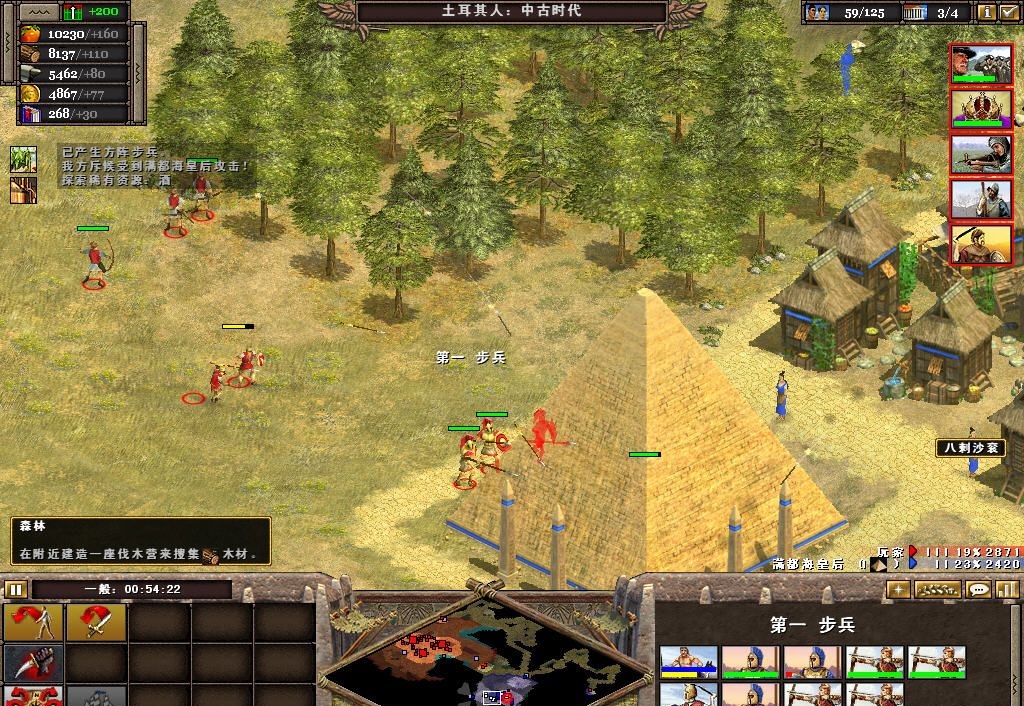Viewport: 1024px width, 706px height.
Task: Open the info button at the top right
Action: click(x=987, y=12)
